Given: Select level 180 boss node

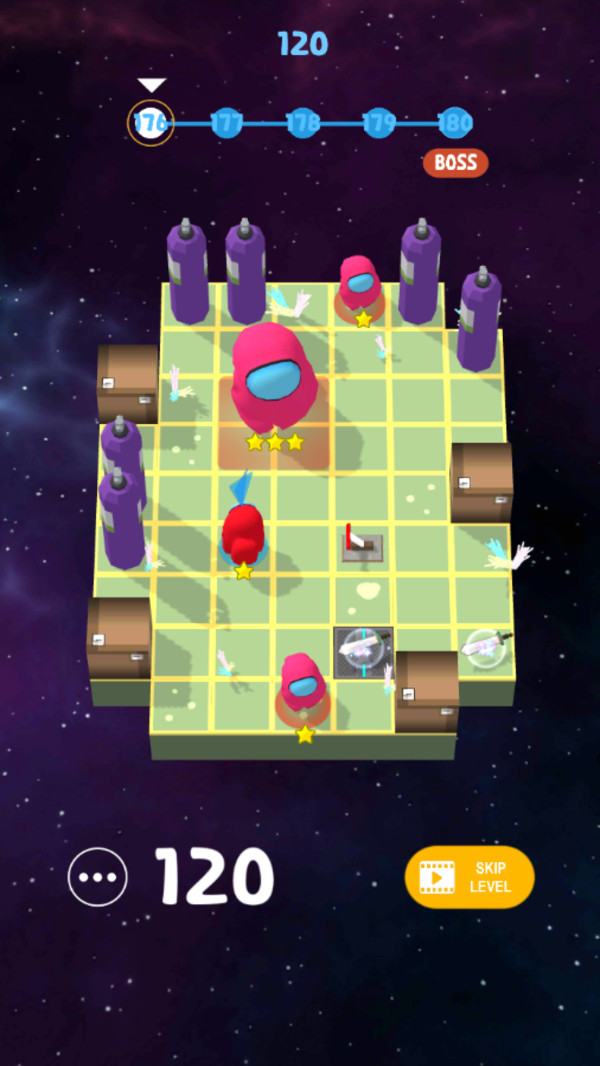Looking at the screenshot, I should [455, 123].
